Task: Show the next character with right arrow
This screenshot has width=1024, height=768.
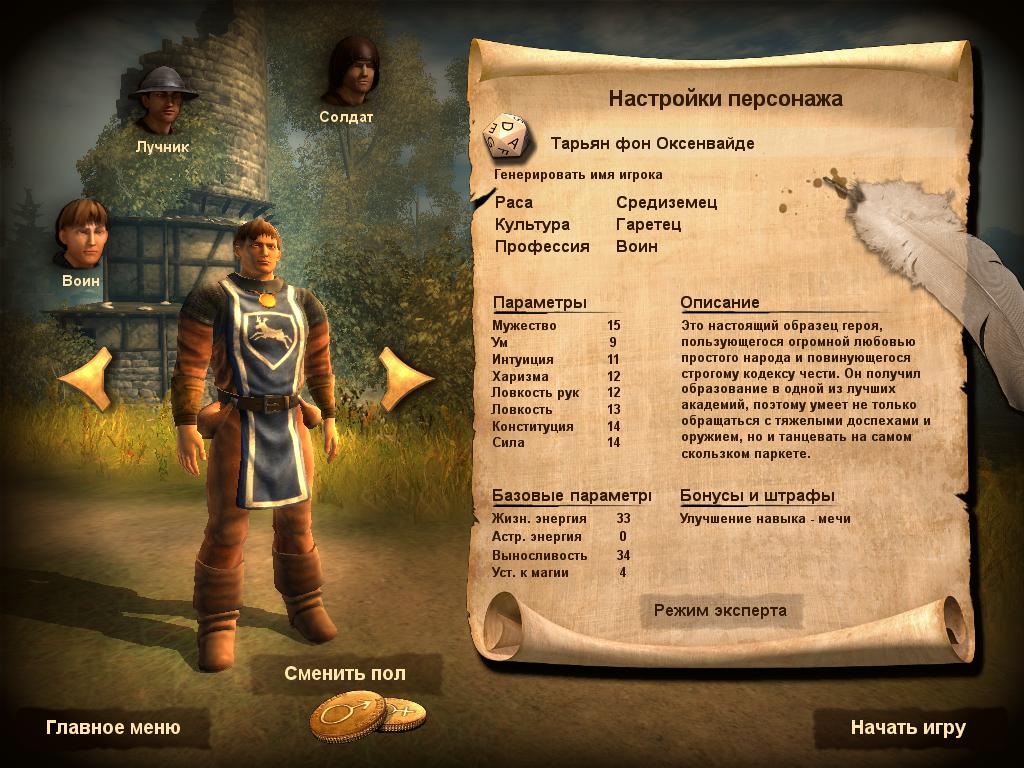Action: [405, 378]
